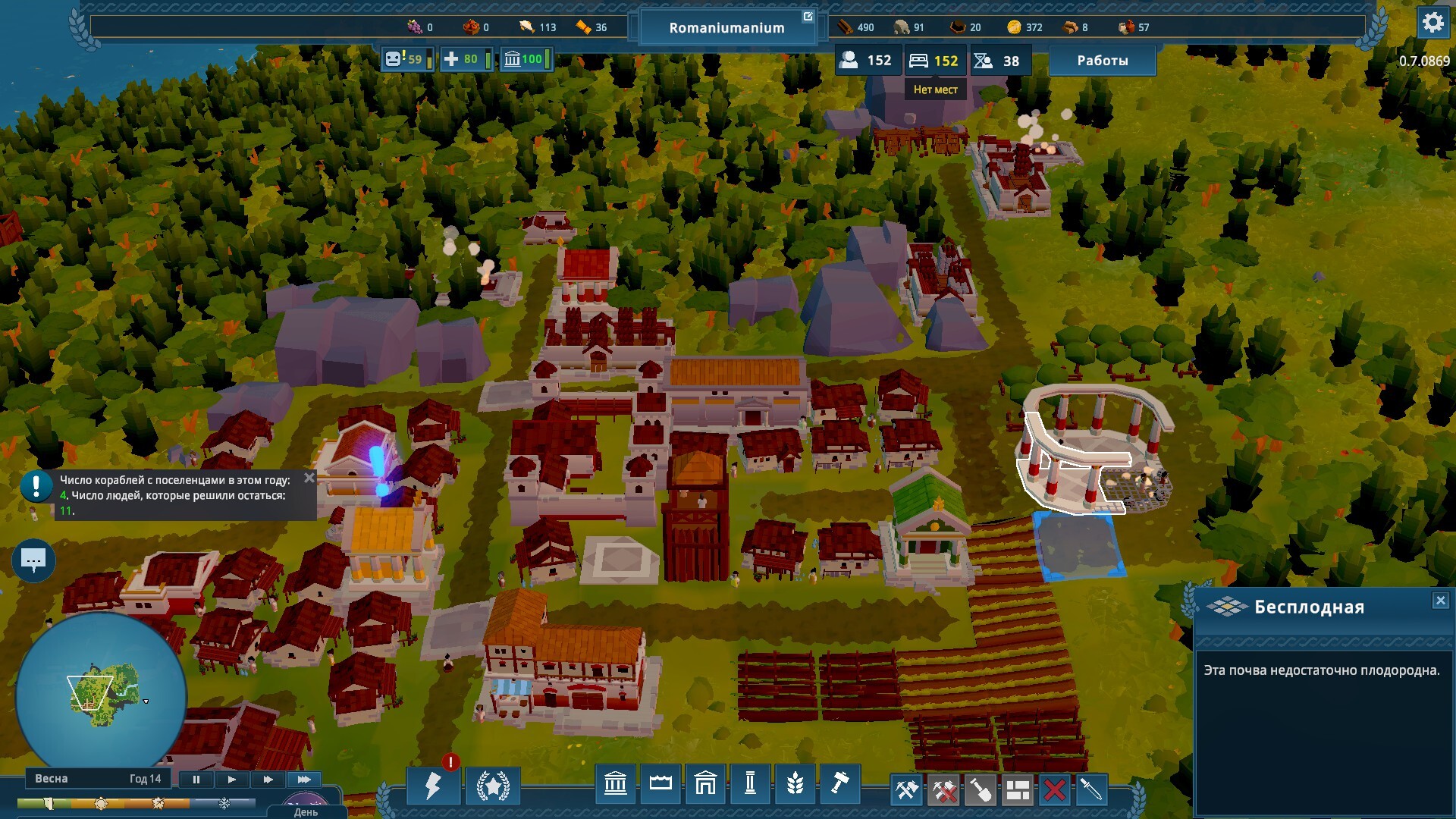Open the Работы jobs panel
Viewport: 1456px width, 819px height.
[x=1102, y=61]
